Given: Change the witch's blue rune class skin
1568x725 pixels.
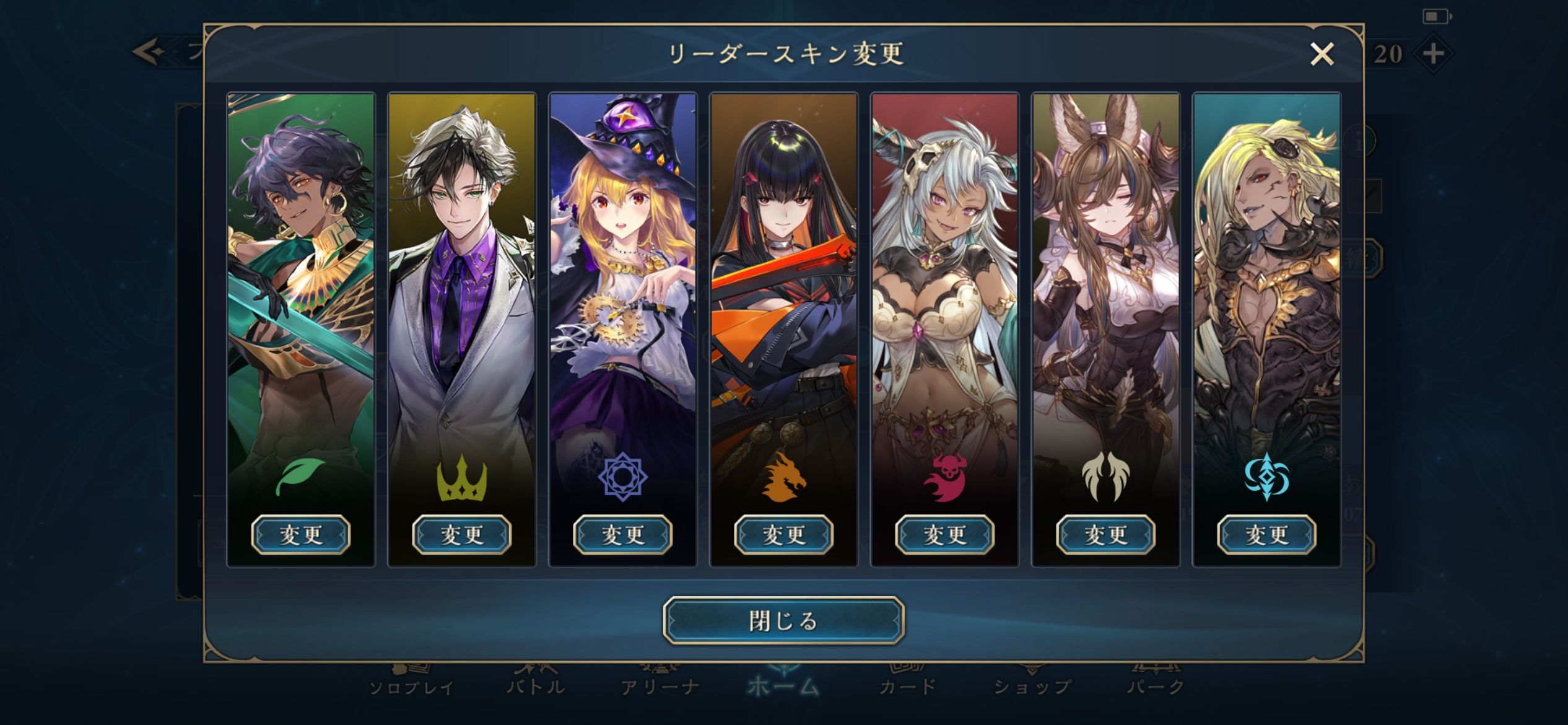Looking at the screenshot, I should (x=623, y=534).
